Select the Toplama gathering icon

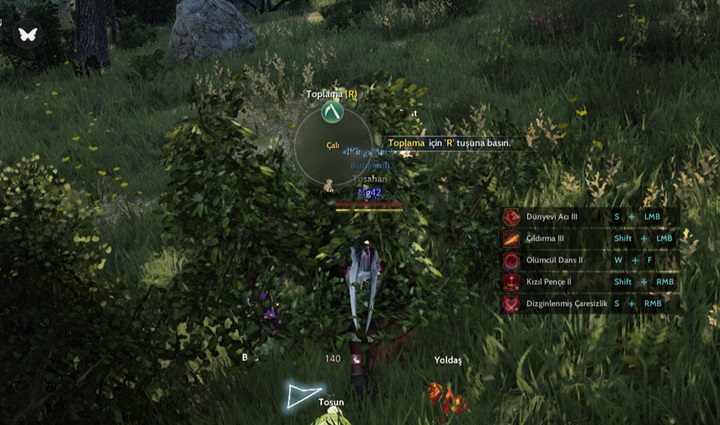click(332, 113)
